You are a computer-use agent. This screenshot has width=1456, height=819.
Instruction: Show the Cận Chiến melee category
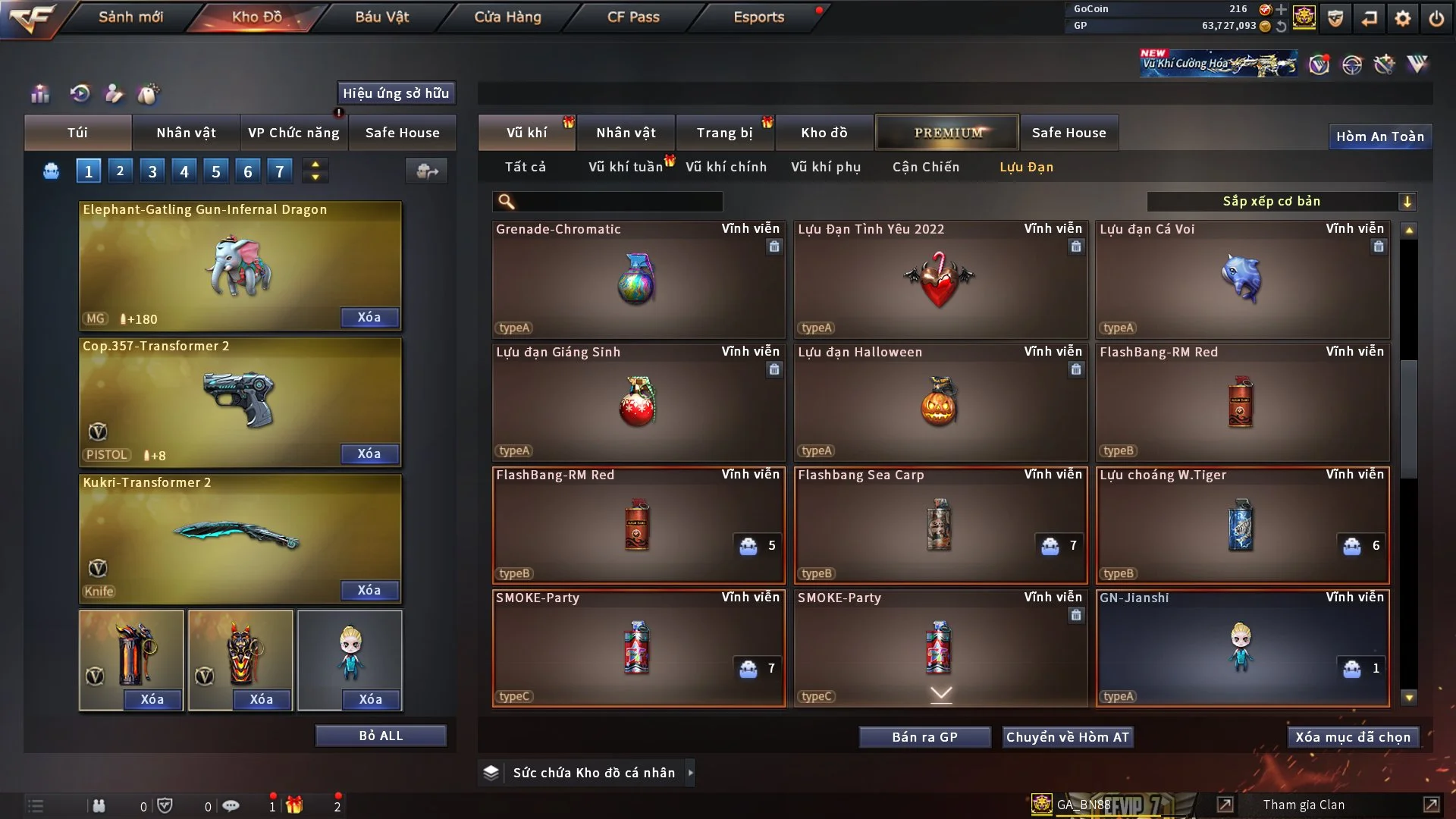(926, 167)
